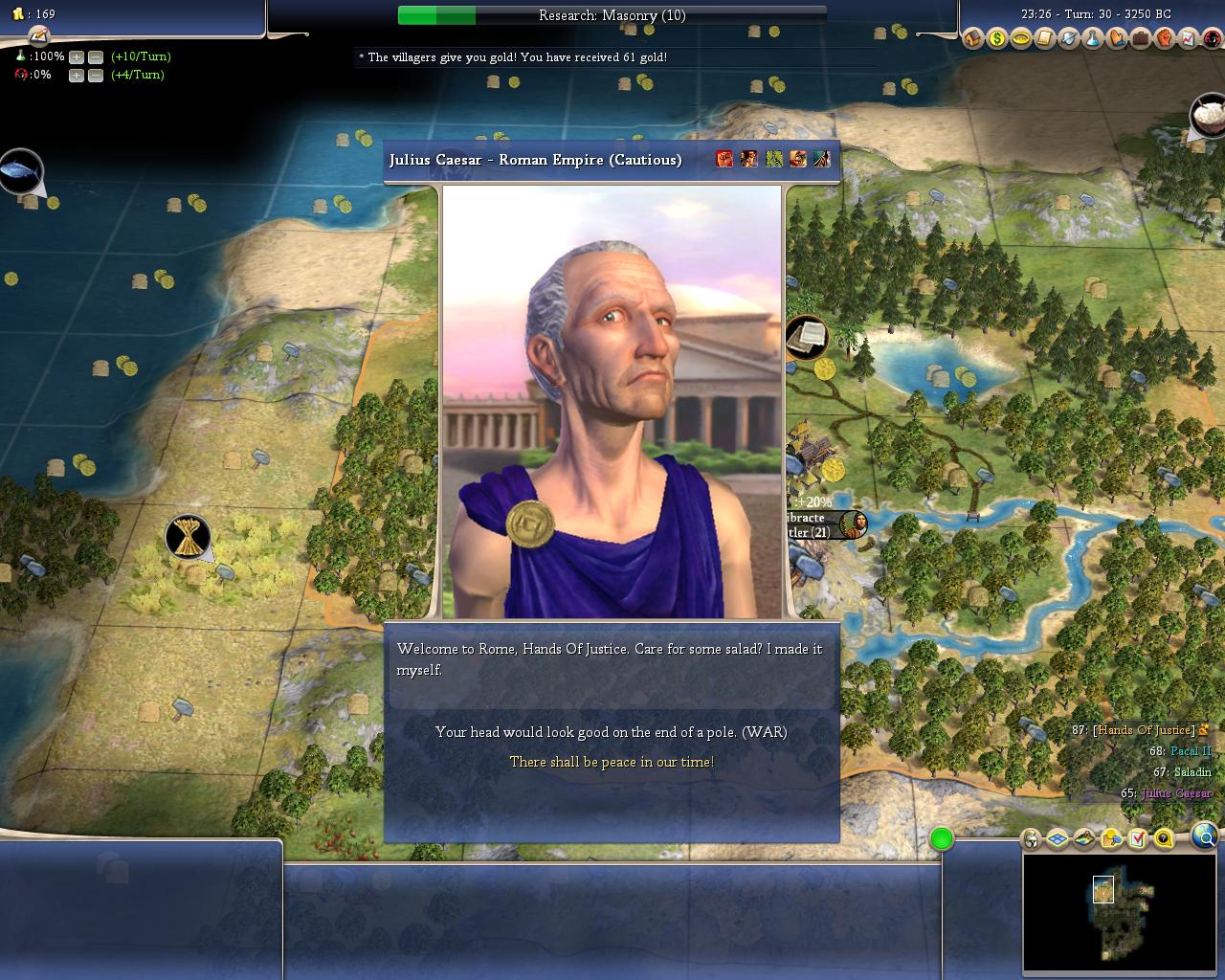Select Julius Caesar in the scoreboard

pos(1176,793)
